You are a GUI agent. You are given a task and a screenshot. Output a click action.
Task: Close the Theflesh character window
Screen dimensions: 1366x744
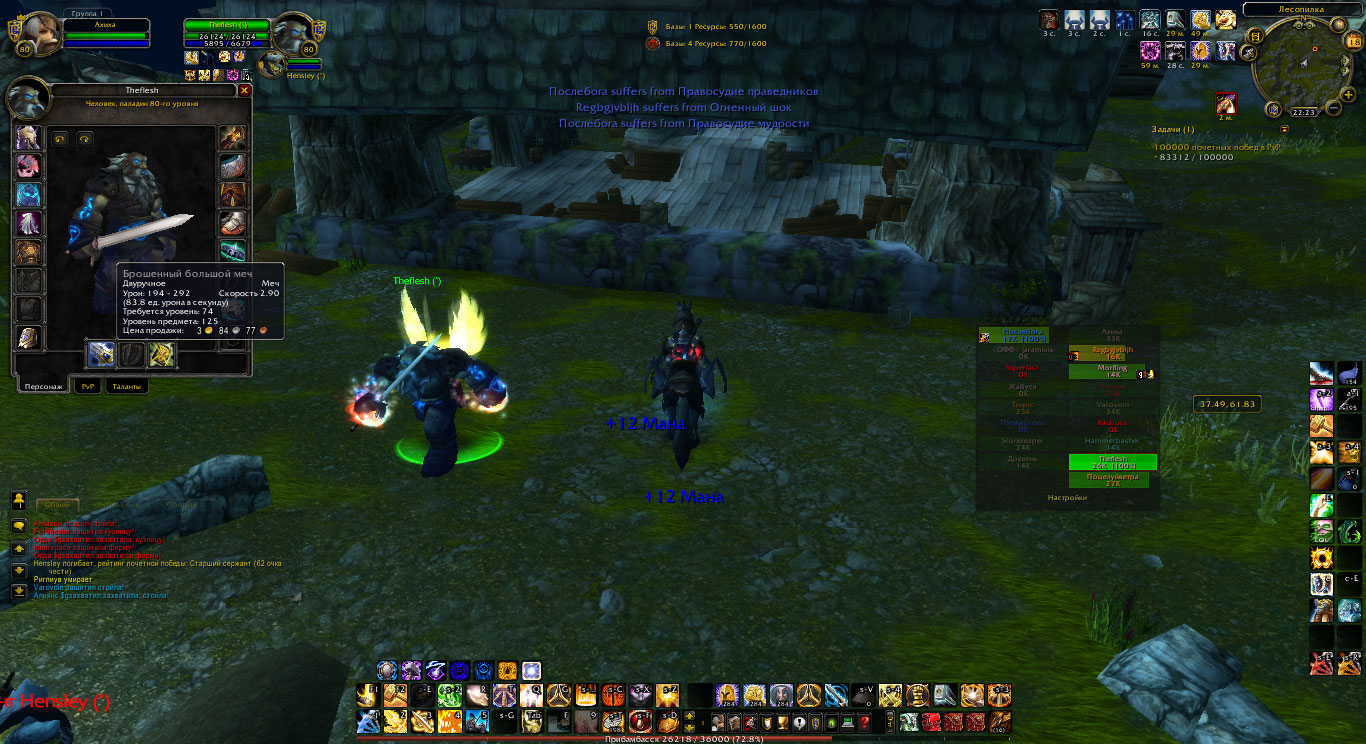coord(245,90)
